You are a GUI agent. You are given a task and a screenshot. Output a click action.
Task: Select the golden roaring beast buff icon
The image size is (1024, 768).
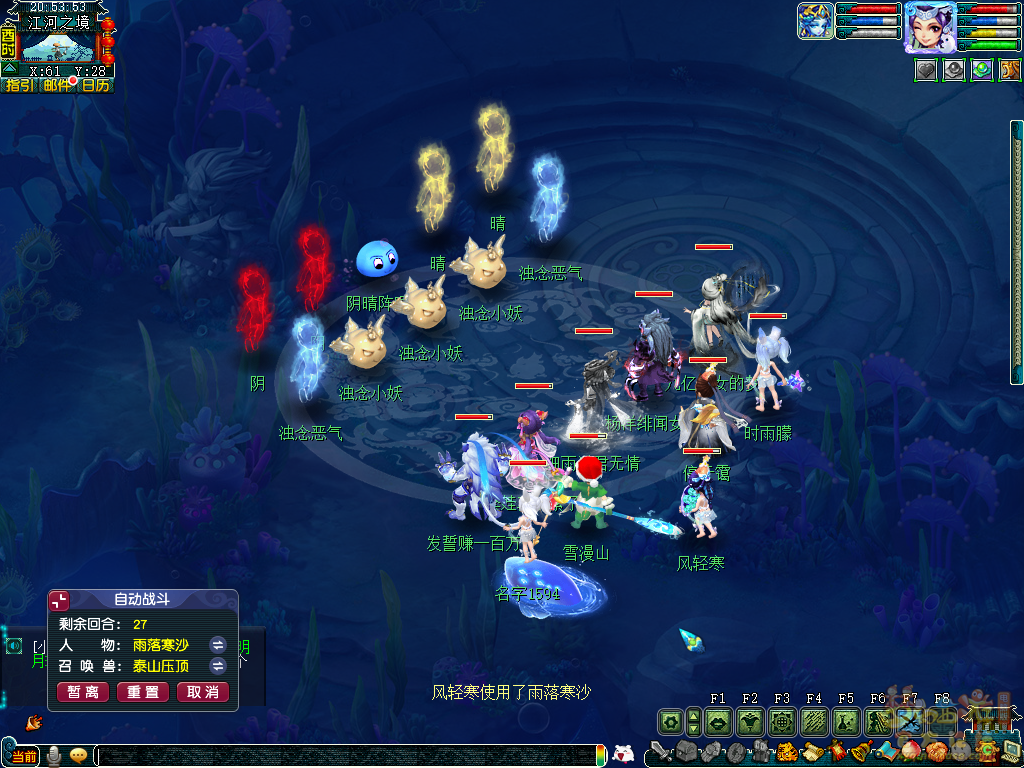point(1010,70)
